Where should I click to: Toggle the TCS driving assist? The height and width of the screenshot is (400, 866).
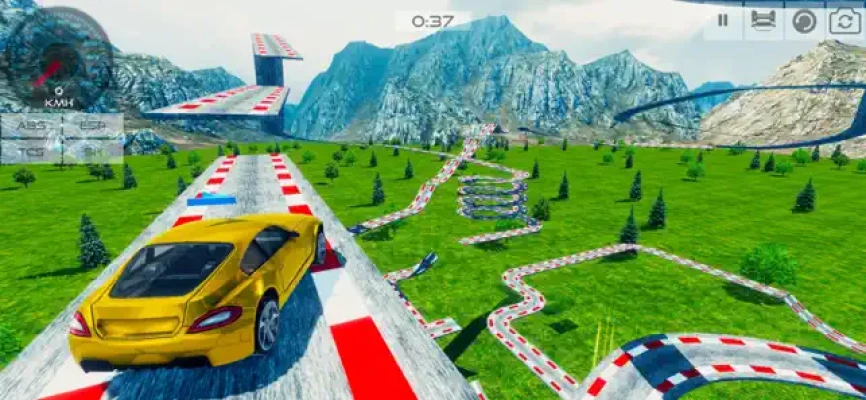(x=31, y=150)
